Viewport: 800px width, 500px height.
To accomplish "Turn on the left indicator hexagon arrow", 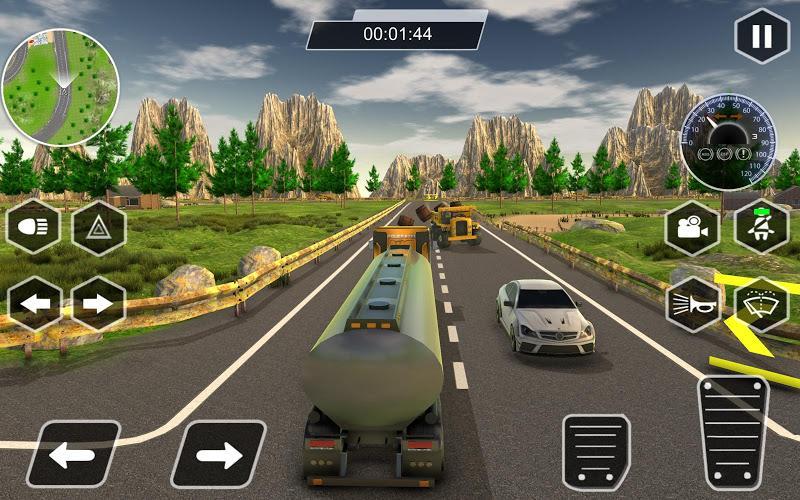I will pos(34,303).
